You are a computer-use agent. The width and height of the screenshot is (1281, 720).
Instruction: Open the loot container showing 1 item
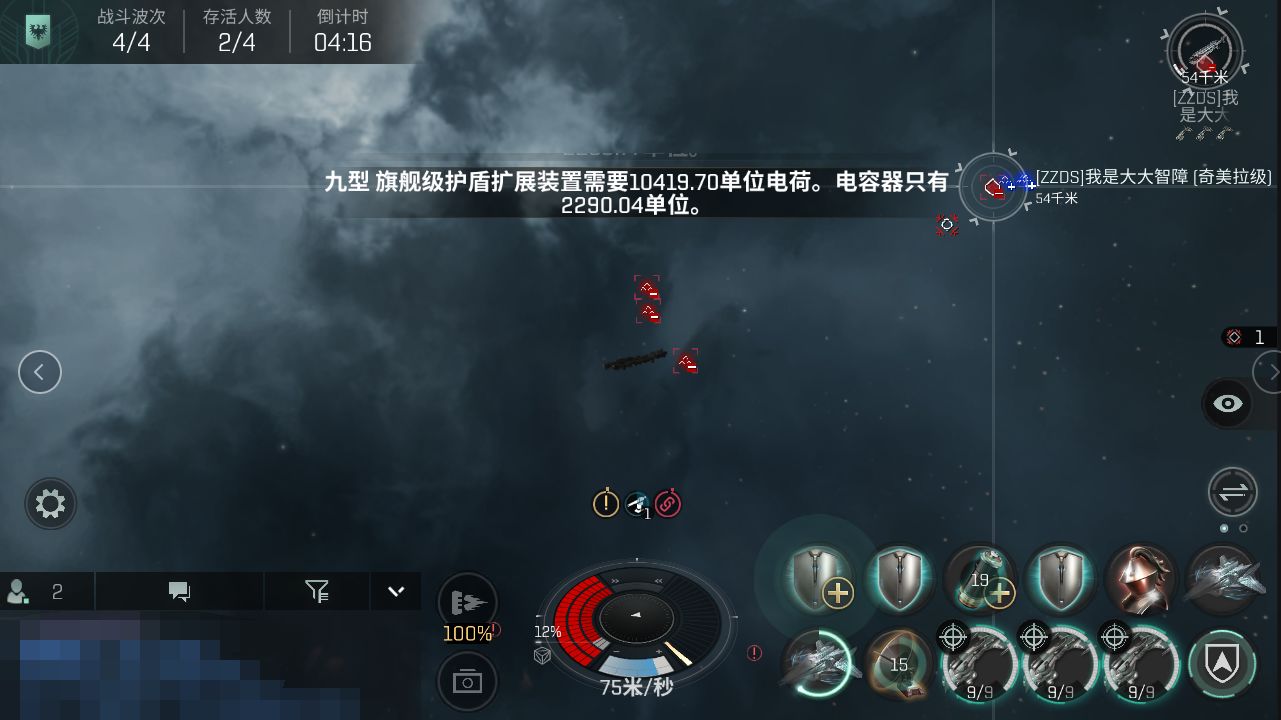(x=1246, y=337)
